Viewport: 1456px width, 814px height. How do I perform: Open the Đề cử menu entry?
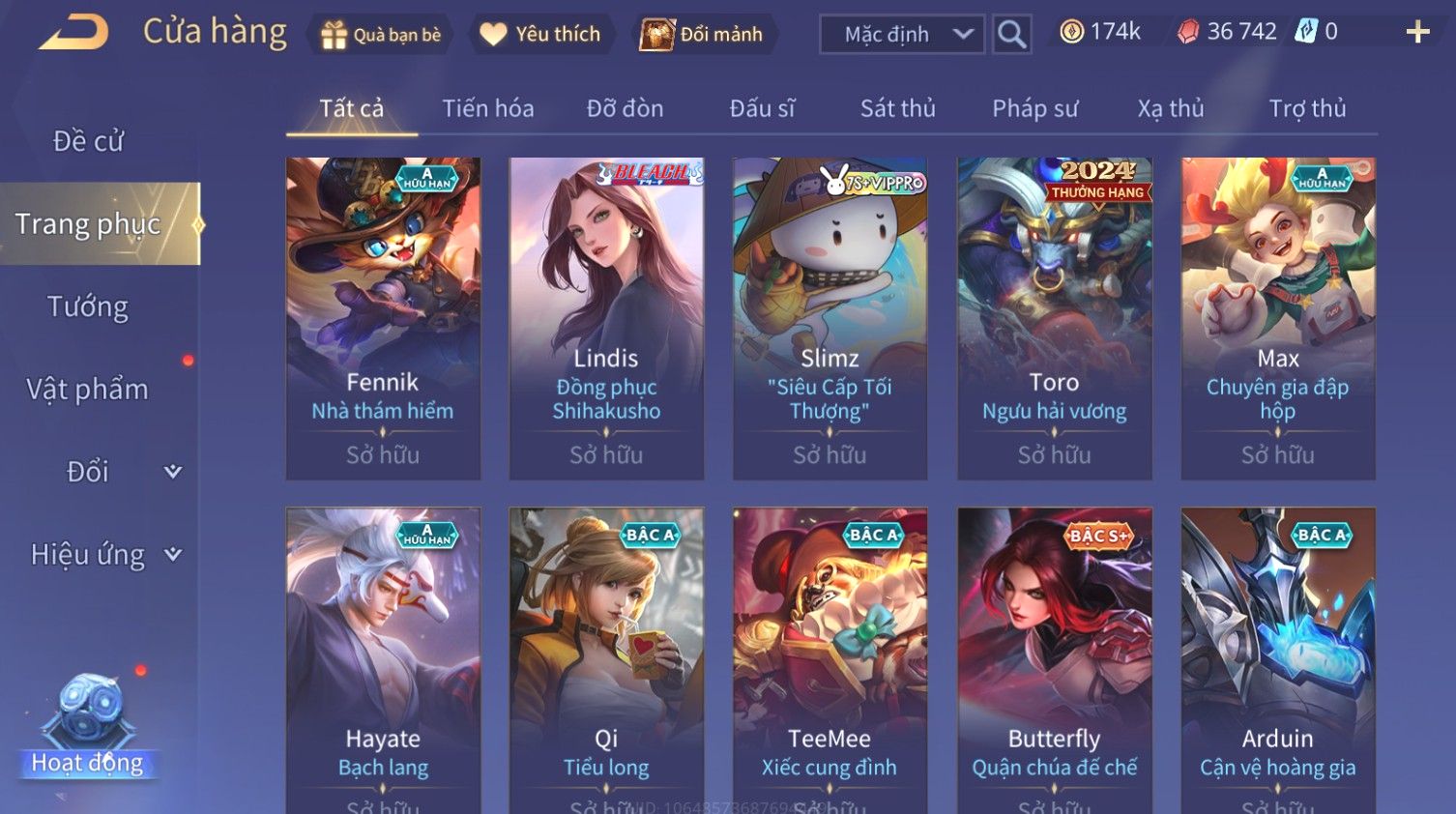click(x=88, y=141)
